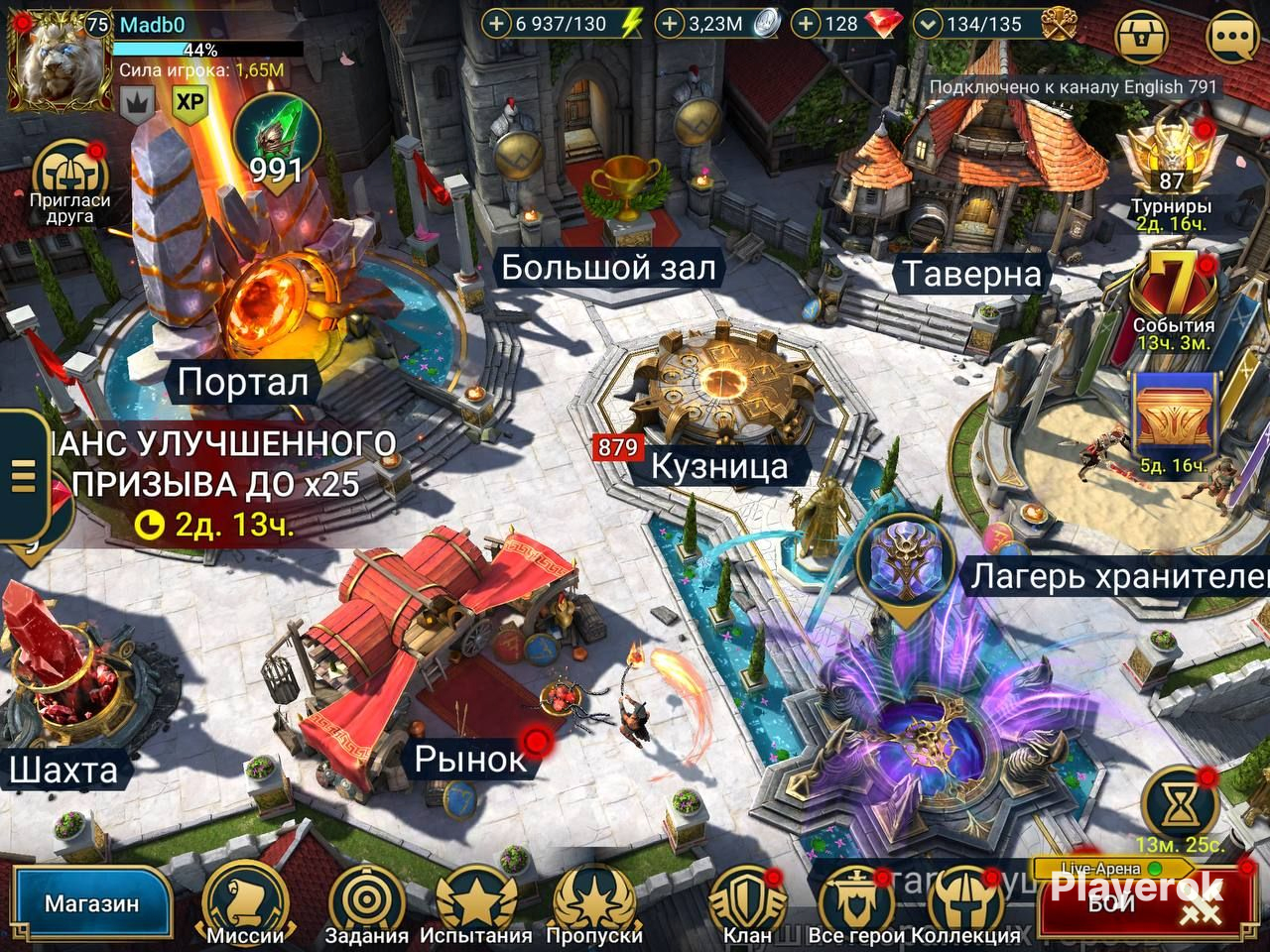Open the Madb0 player avatar profile

(58, 61)
